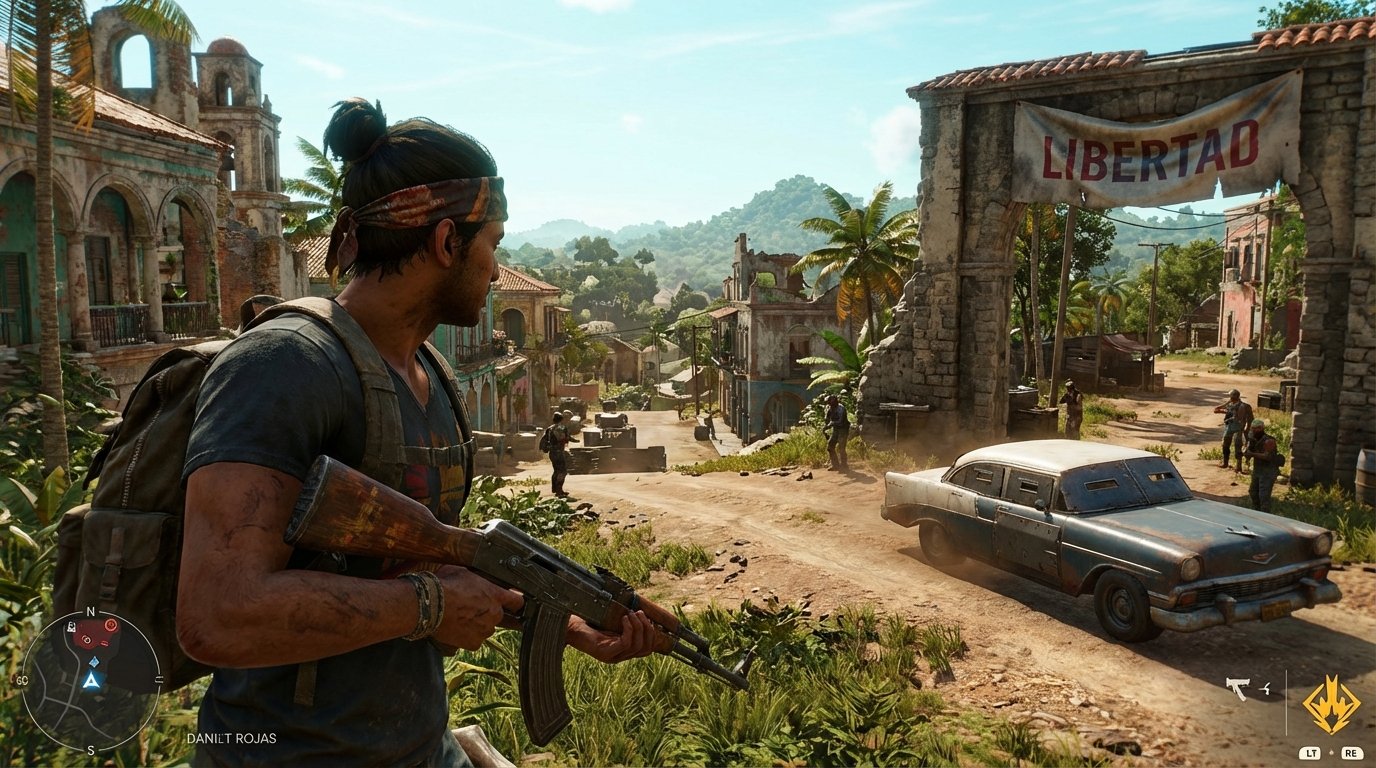Click the small white outpost icon on the minimap

(71, 627)
